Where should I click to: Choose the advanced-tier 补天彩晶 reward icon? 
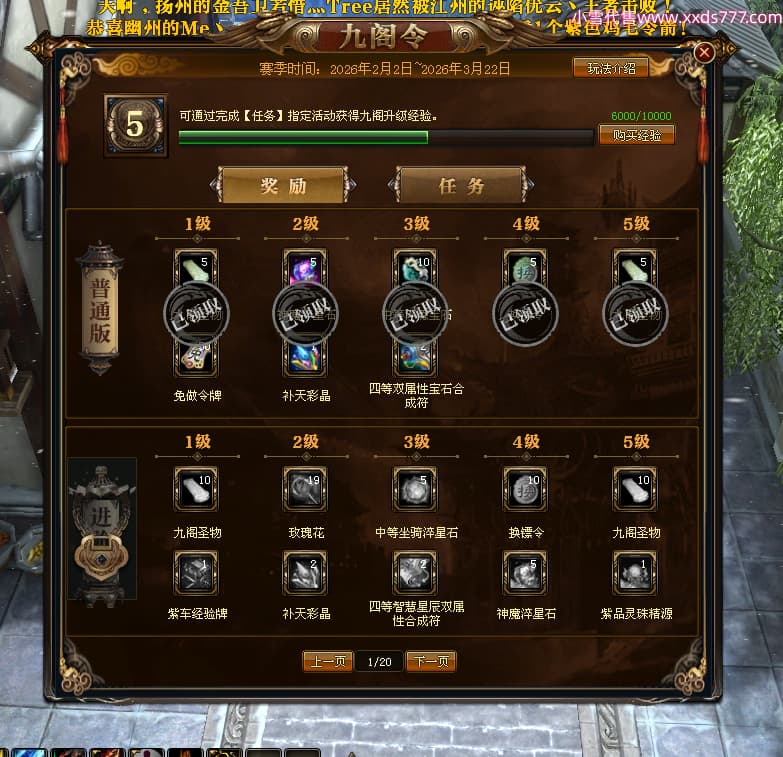click(304, 573)
